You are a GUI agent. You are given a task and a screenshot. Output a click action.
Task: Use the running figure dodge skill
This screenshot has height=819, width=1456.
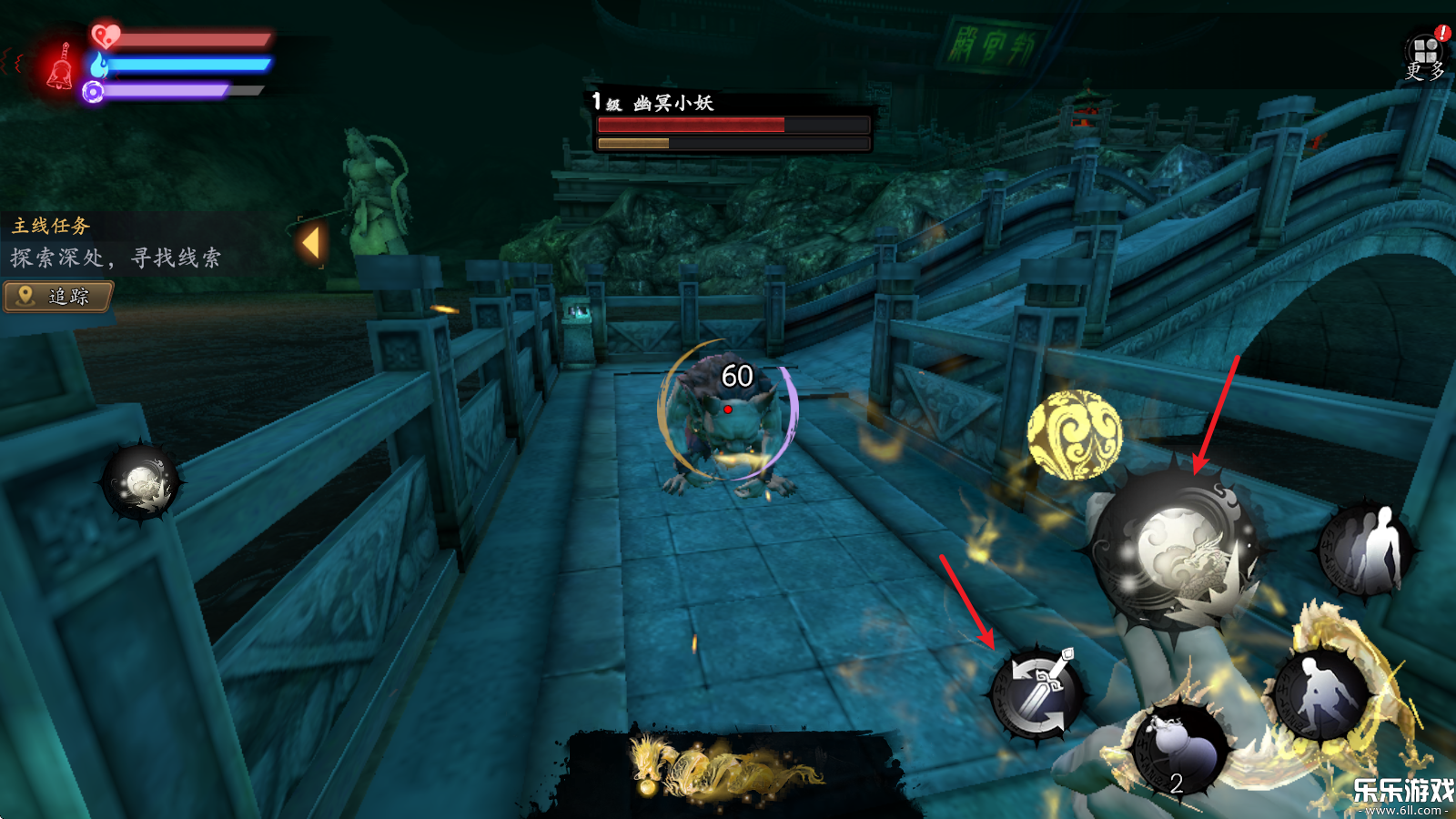(x=1320, y=694)
